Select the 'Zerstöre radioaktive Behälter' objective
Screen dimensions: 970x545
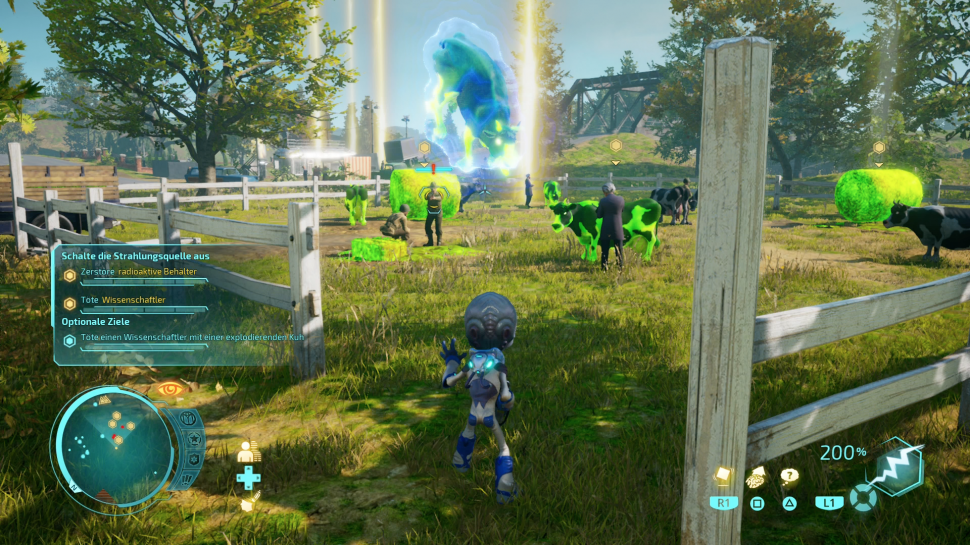(138, 272)
